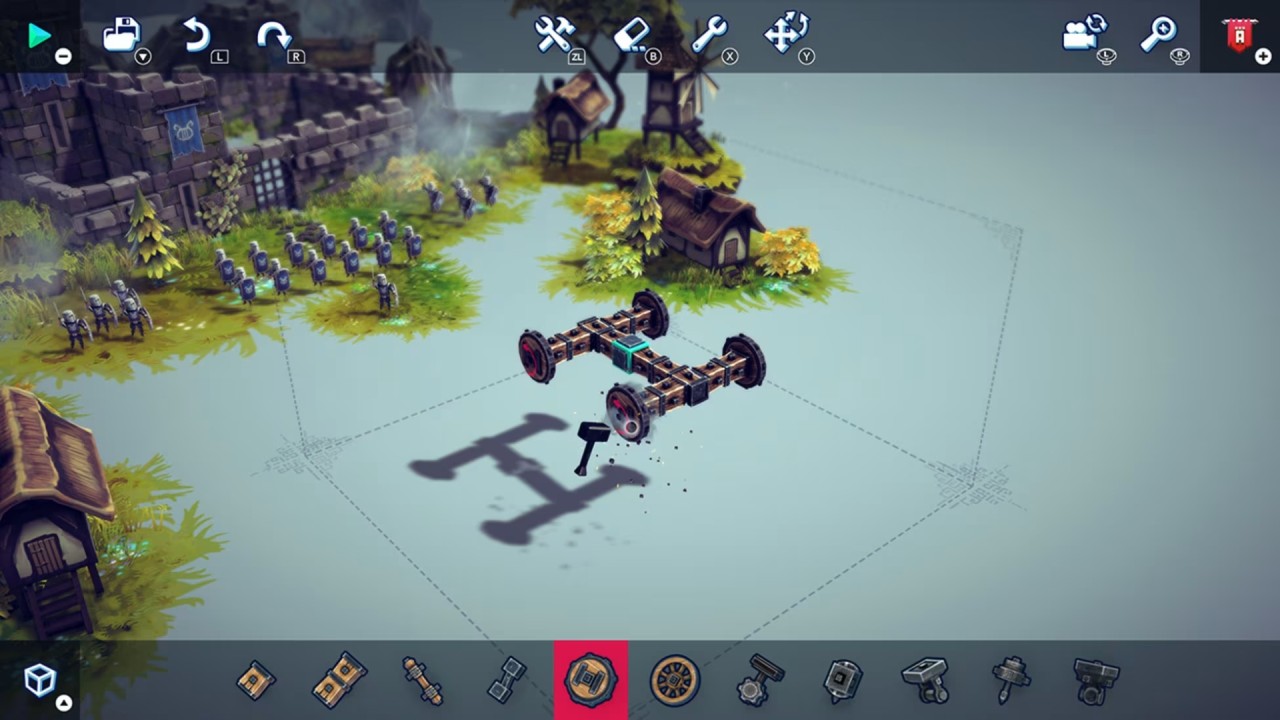The width and height of the screenshot is (1280, 720).
Task: Select the eraser tool
Action: 633,32
